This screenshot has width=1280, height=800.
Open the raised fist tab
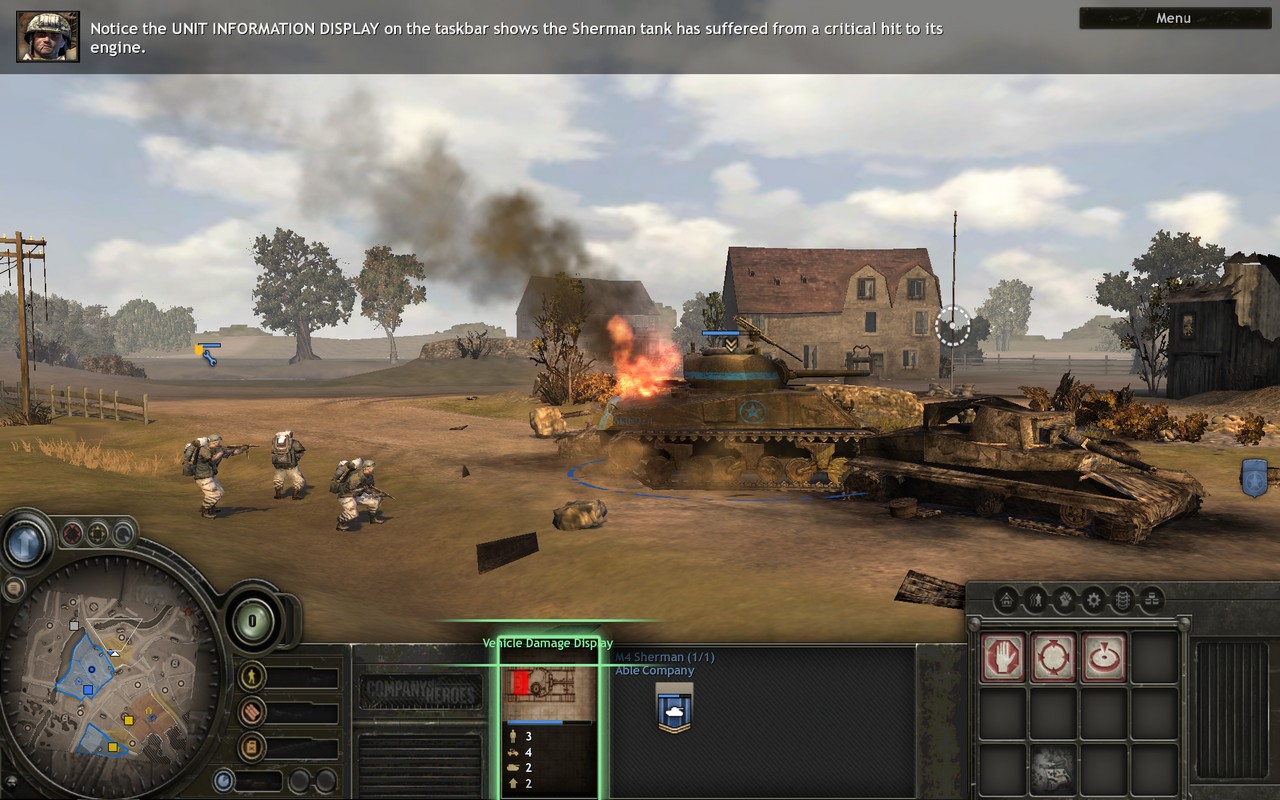[1065, 600]
